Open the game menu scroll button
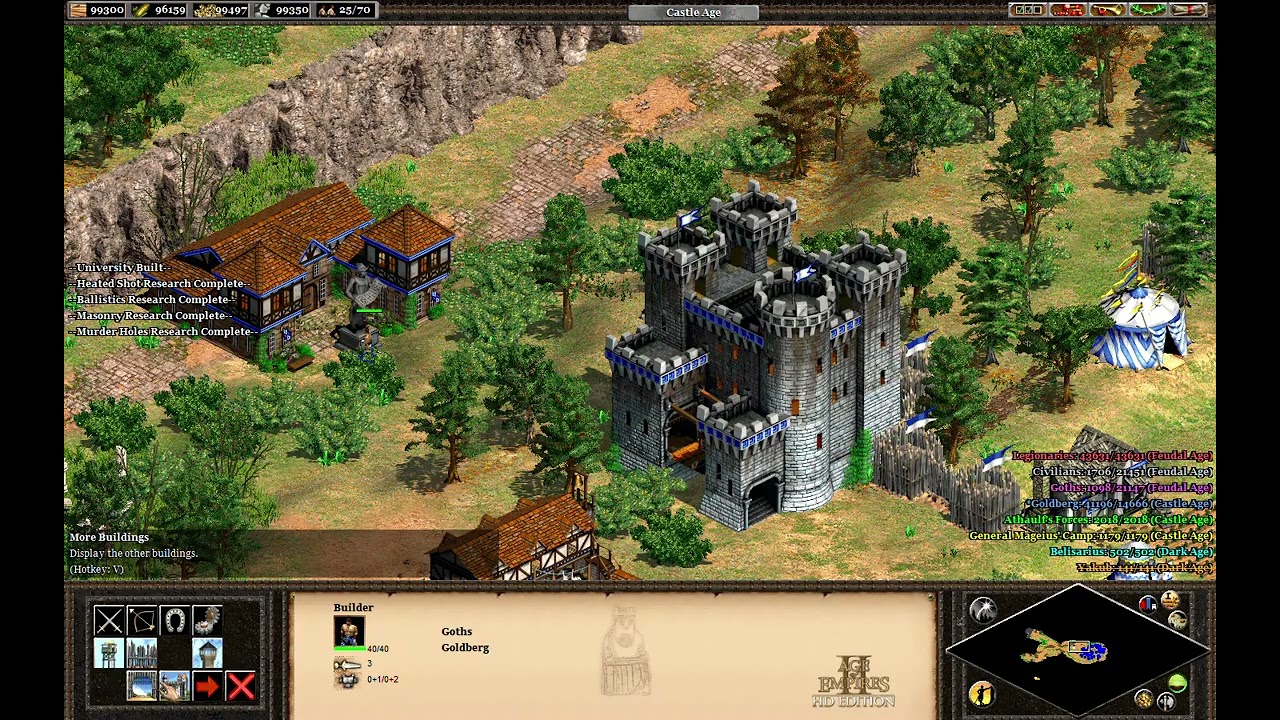Screen dimensions: 1280x720 1187,10
